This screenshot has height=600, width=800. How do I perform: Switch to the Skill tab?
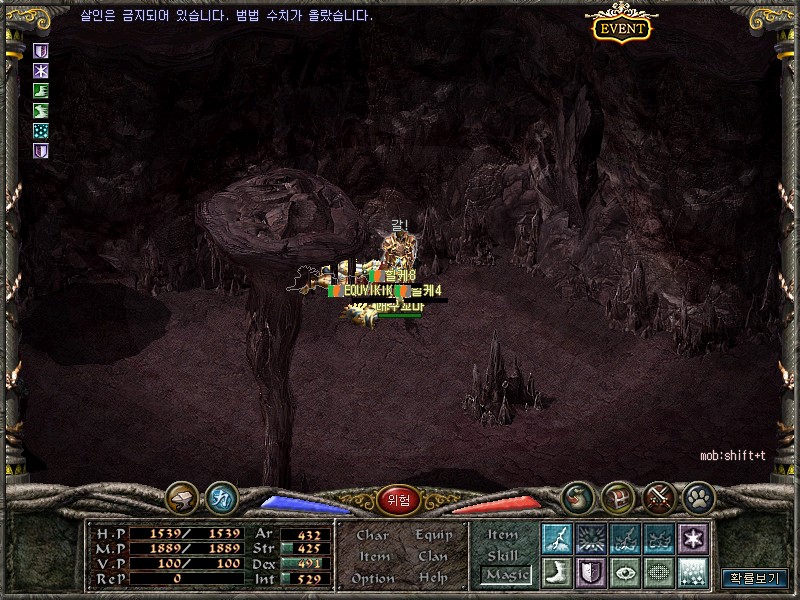point(503,555)
